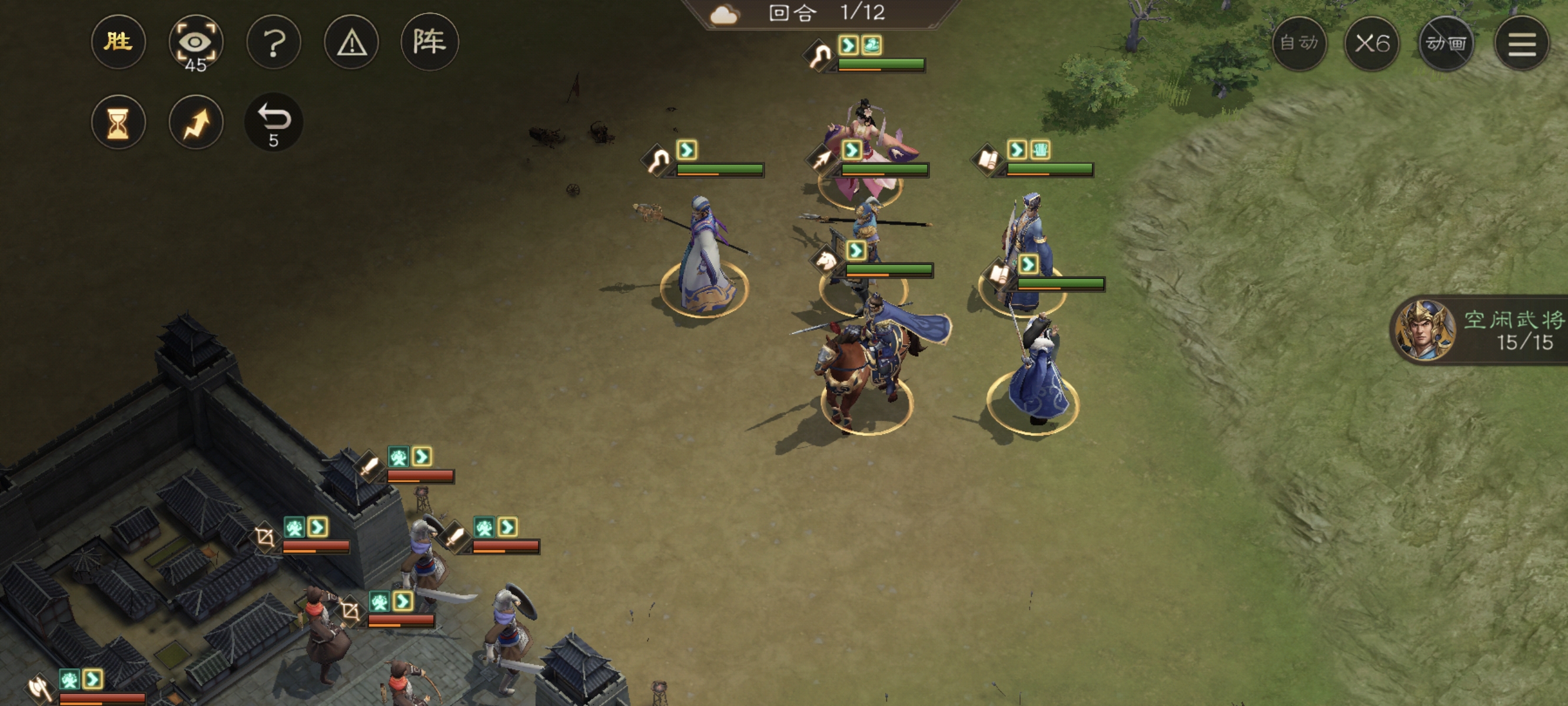Open the victory conditions panel via 胜 icon
The width and height of the screenshot is (1568, 706).
click(118, 42)
